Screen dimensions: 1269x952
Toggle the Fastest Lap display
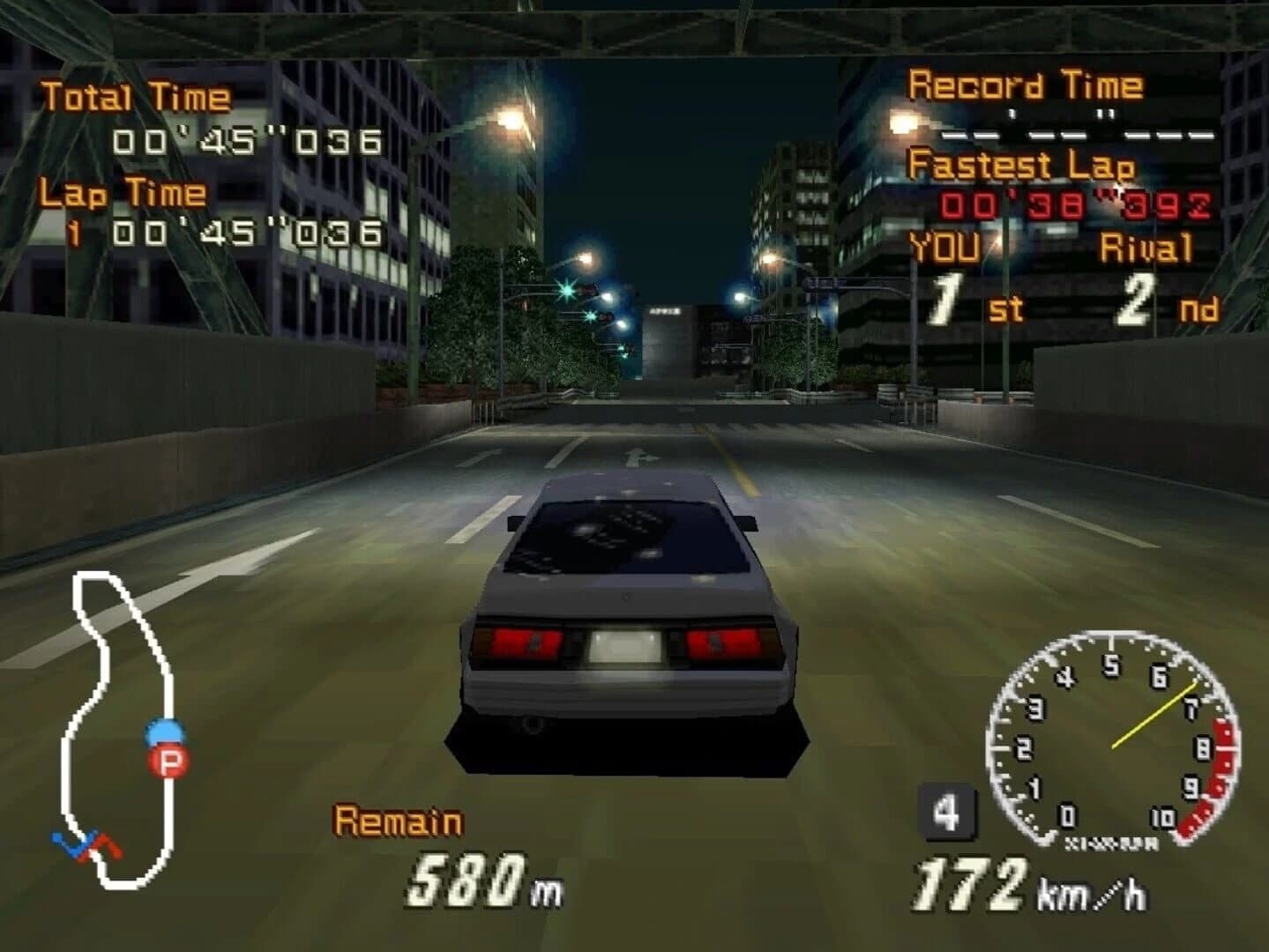tap(1024, 166)
